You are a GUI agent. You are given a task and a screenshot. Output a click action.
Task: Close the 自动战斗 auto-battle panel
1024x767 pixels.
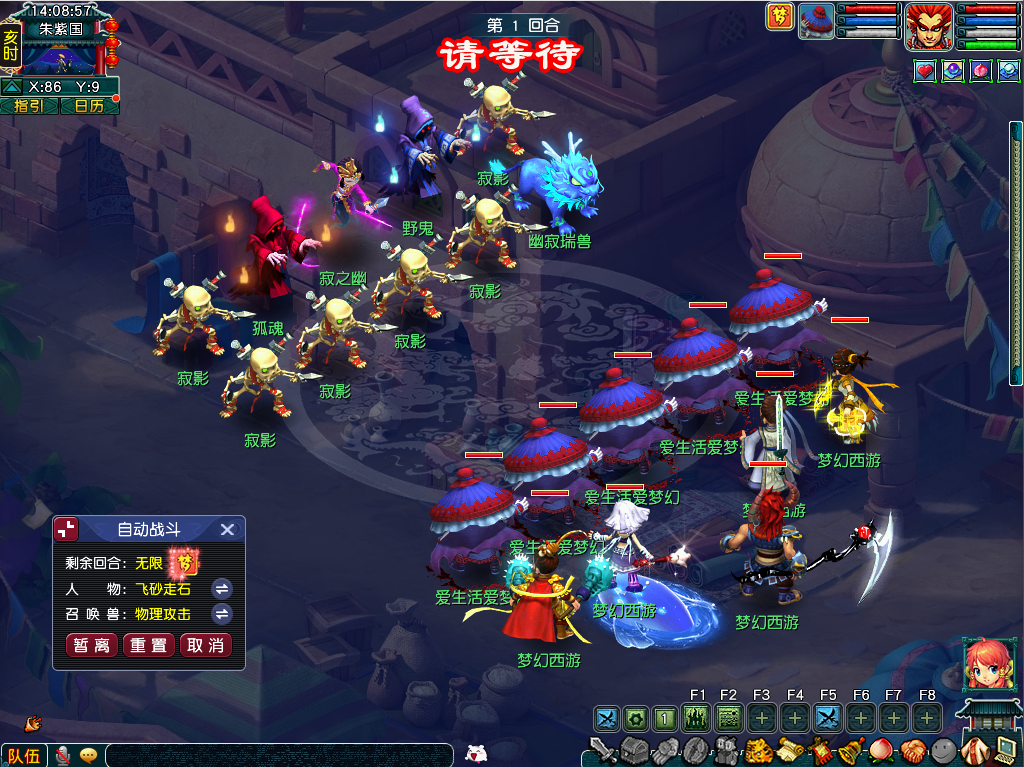[x=227, y=530]
